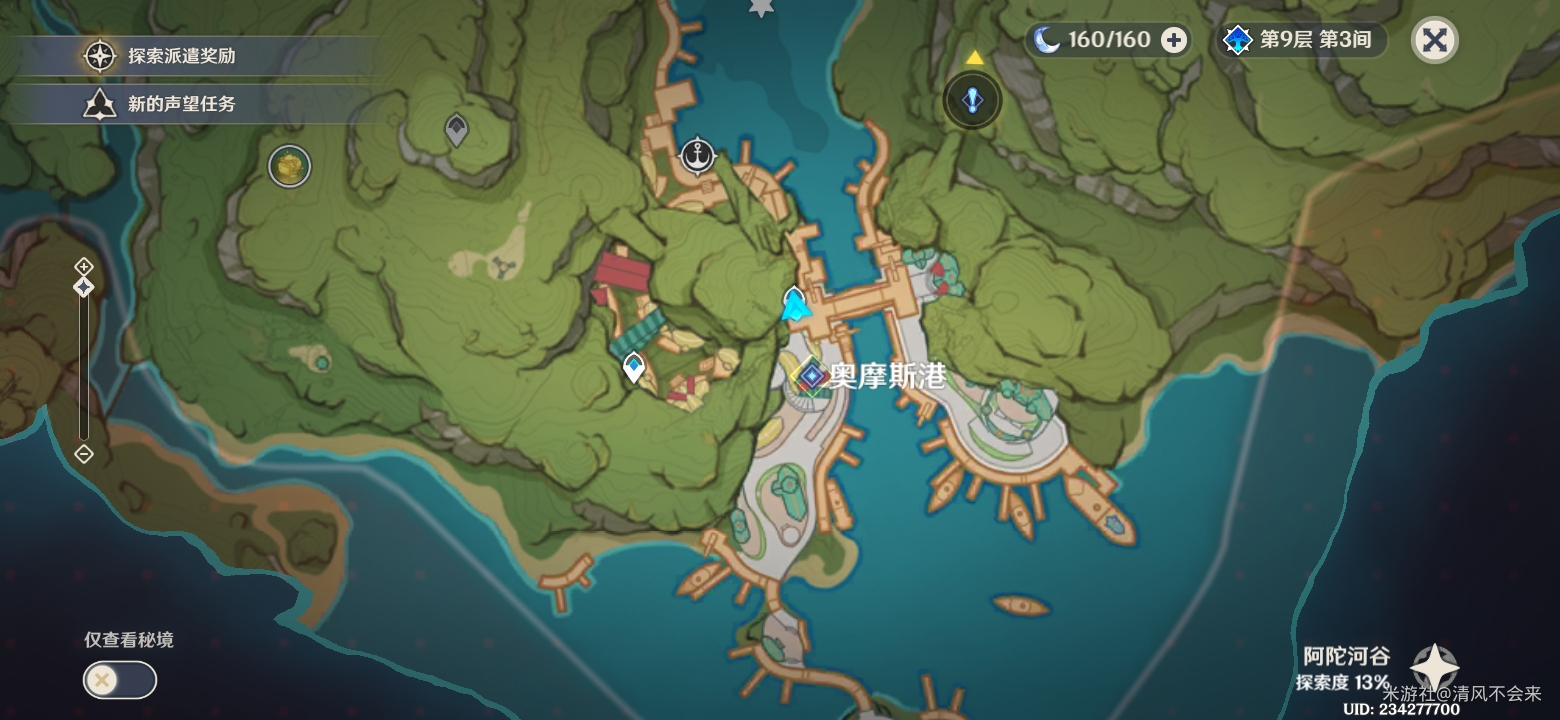This screenshot has width=1560, height=720.
Task: Open the Spiral Abyss 第9层 第3间 indicator
Action: (1300, 40)
